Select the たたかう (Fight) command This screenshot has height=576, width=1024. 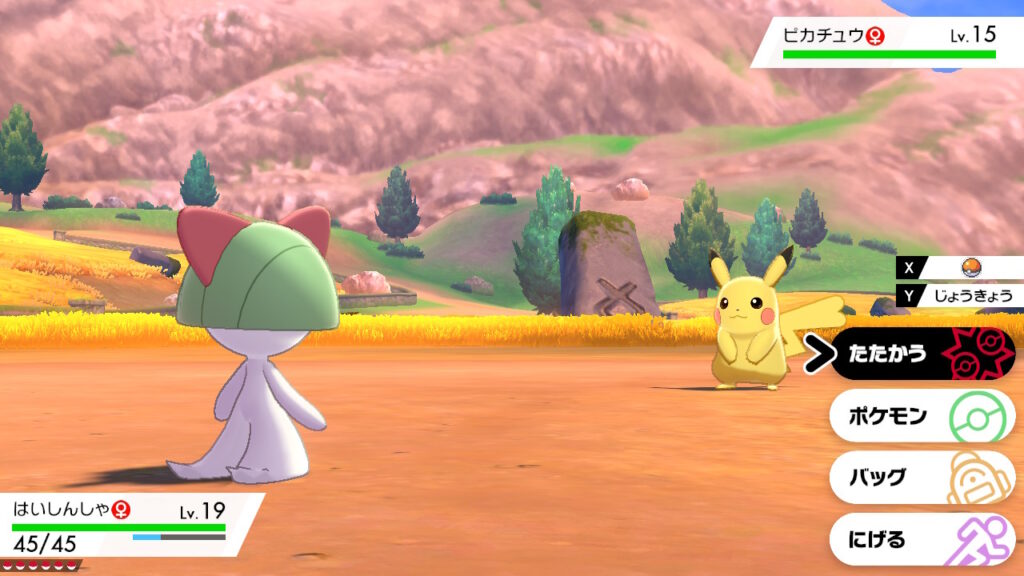920,354
